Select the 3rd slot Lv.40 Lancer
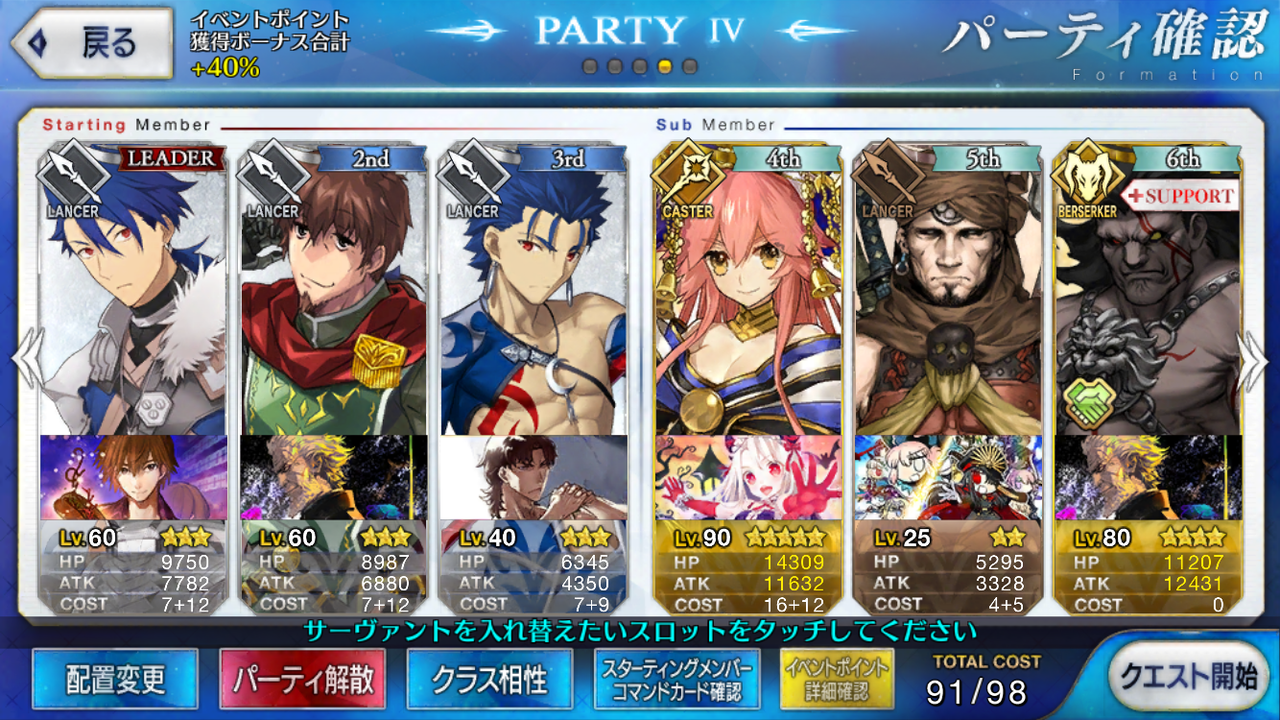Image resolution: width=1280 pixels, height=720 pixels. (533, 300)
